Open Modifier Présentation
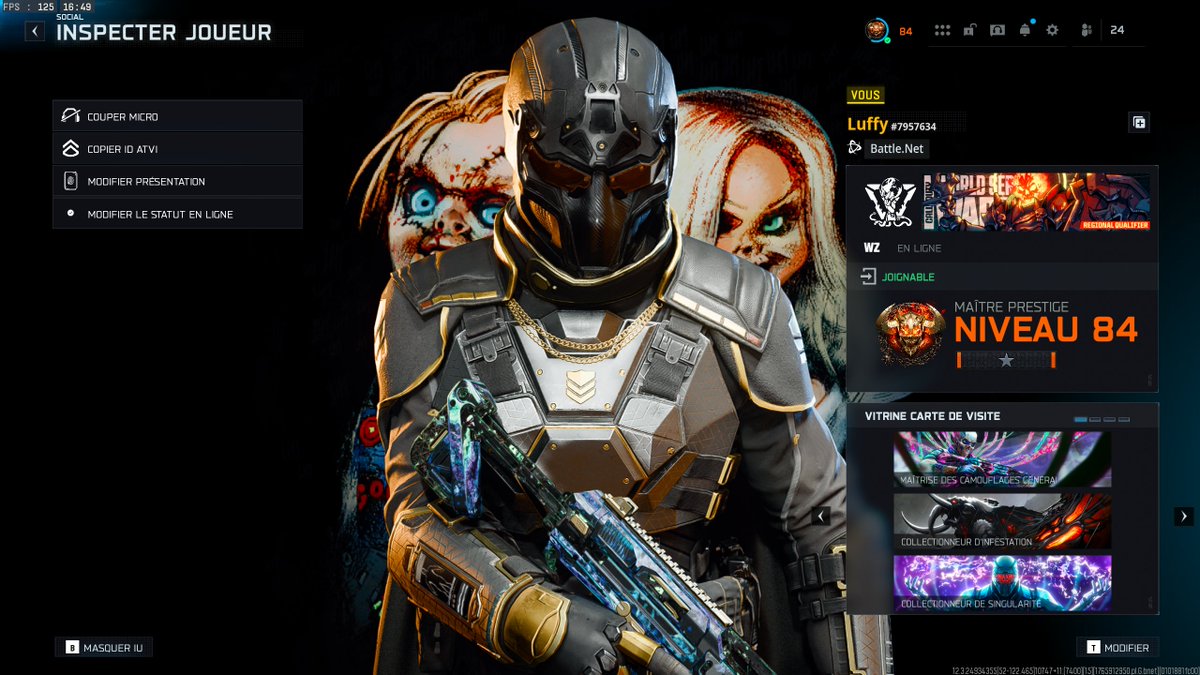Screen dimensions: 1200x675 coord(177,182)
